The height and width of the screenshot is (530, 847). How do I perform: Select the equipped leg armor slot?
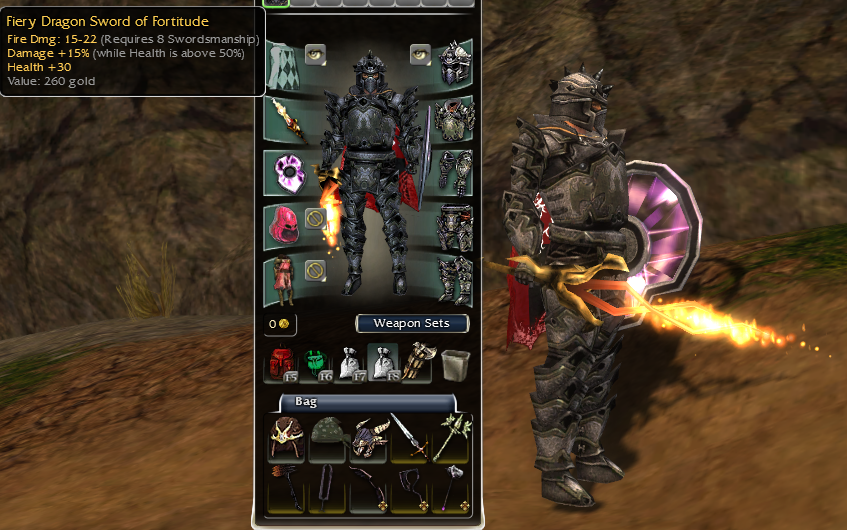click(456, 227)
